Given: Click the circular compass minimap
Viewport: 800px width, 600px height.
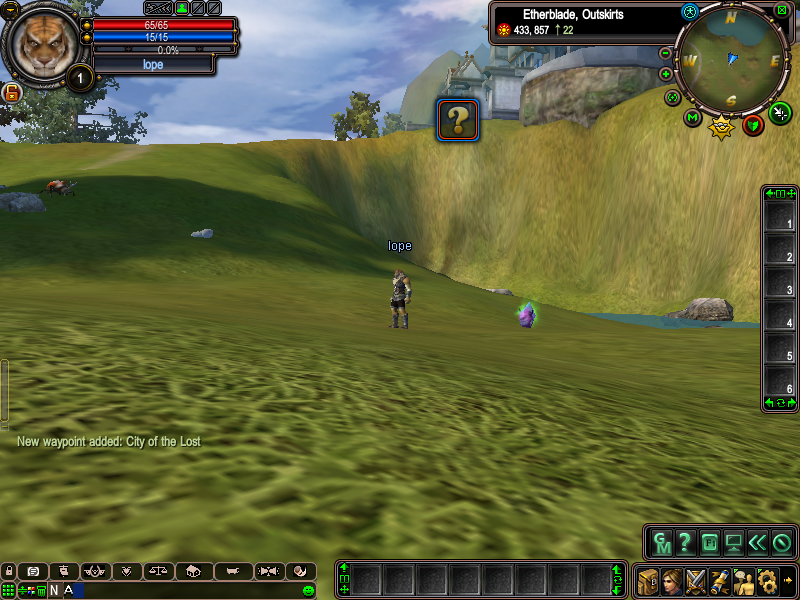Looking at the screenshot, I should point(730,60).
